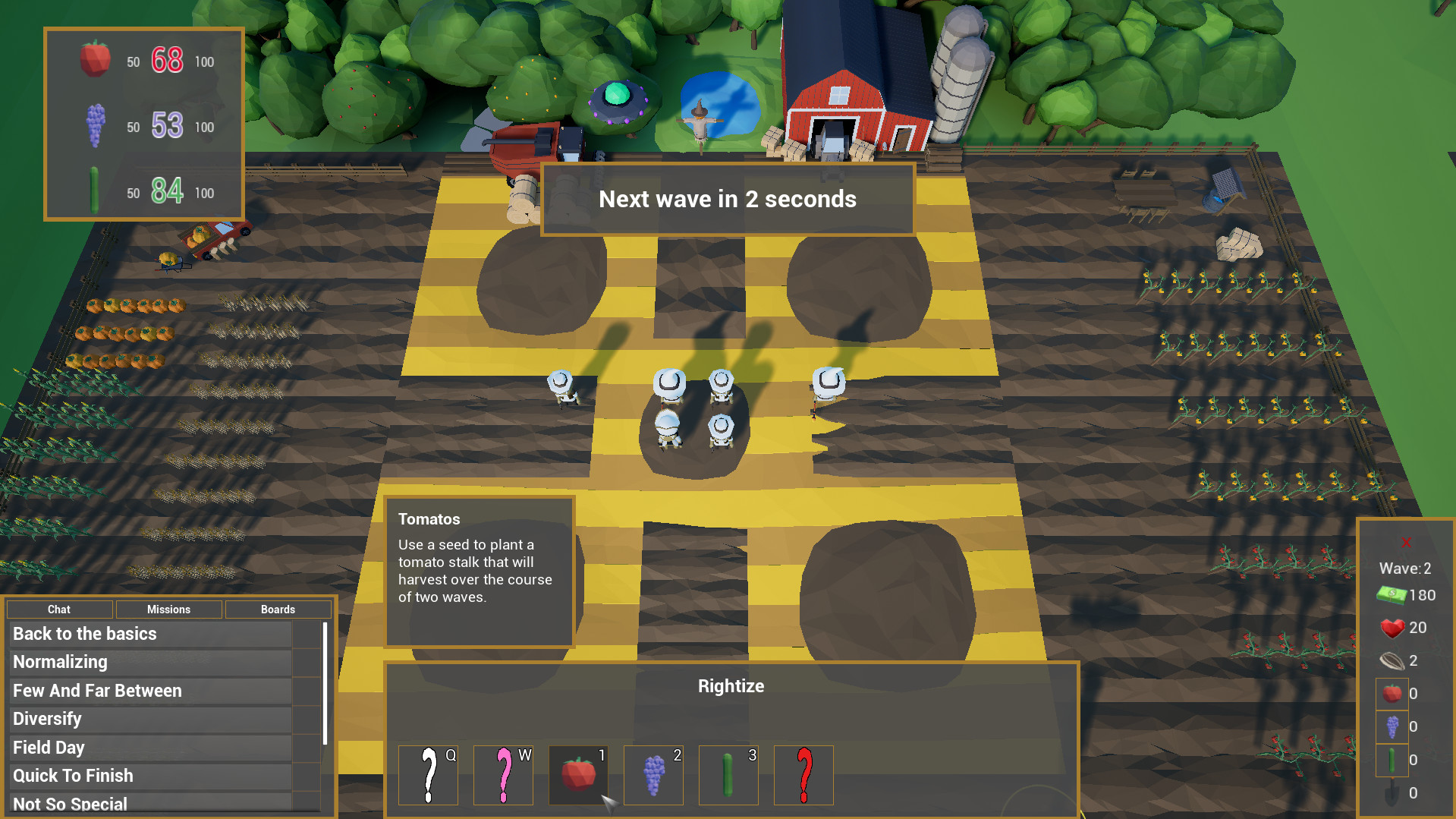Click the pink W ability slot
Screen dimensions: 1456x819
click(502, 774)
